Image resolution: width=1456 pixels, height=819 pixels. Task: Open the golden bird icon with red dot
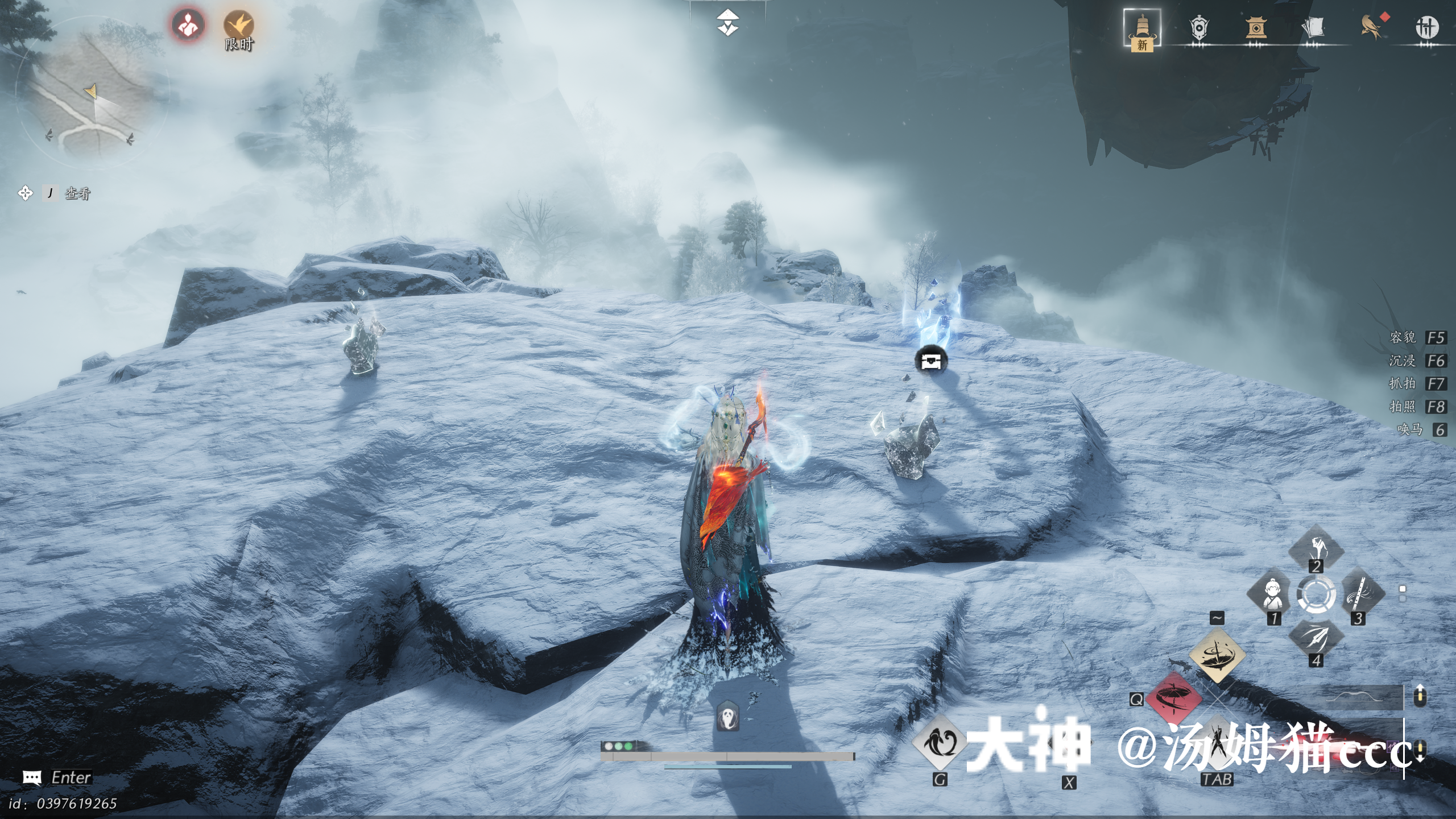click(x=1371, y=27)
